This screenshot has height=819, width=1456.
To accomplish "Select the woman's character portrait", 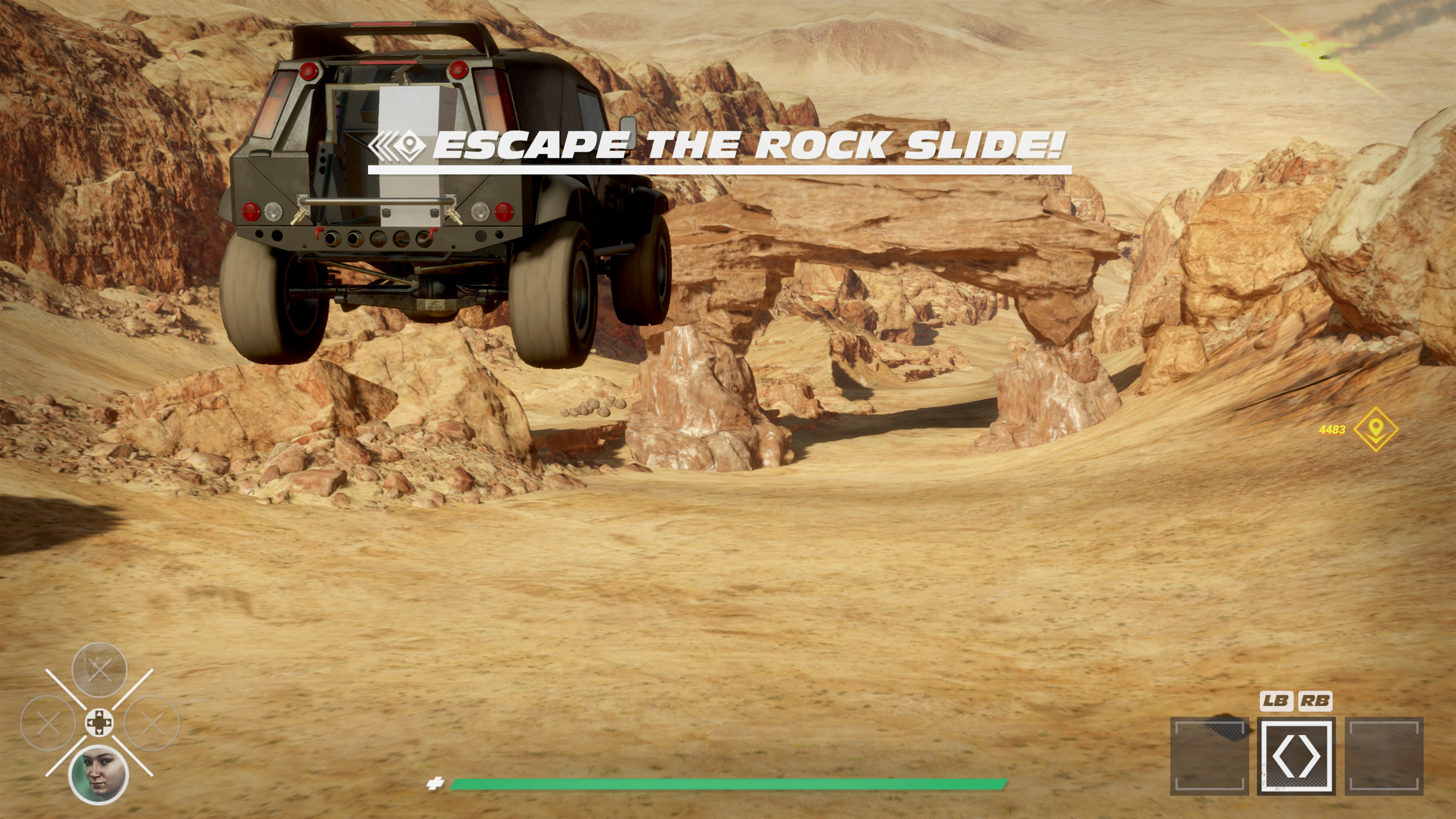I will point(98,774).
